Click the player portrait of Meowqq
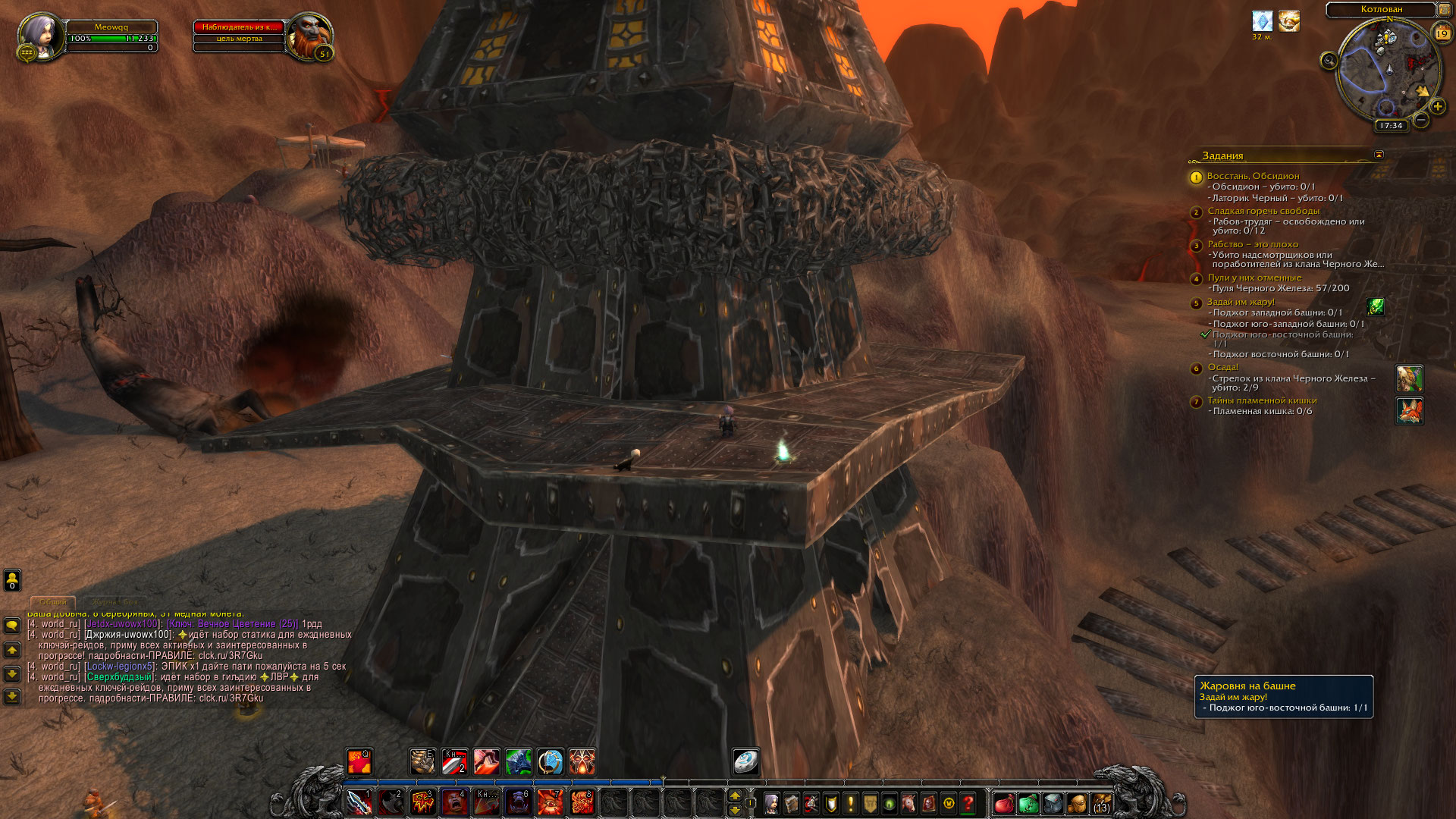The height and width of the screenshot is (819, 1456). pyautogui.click(x=42, y=36)
